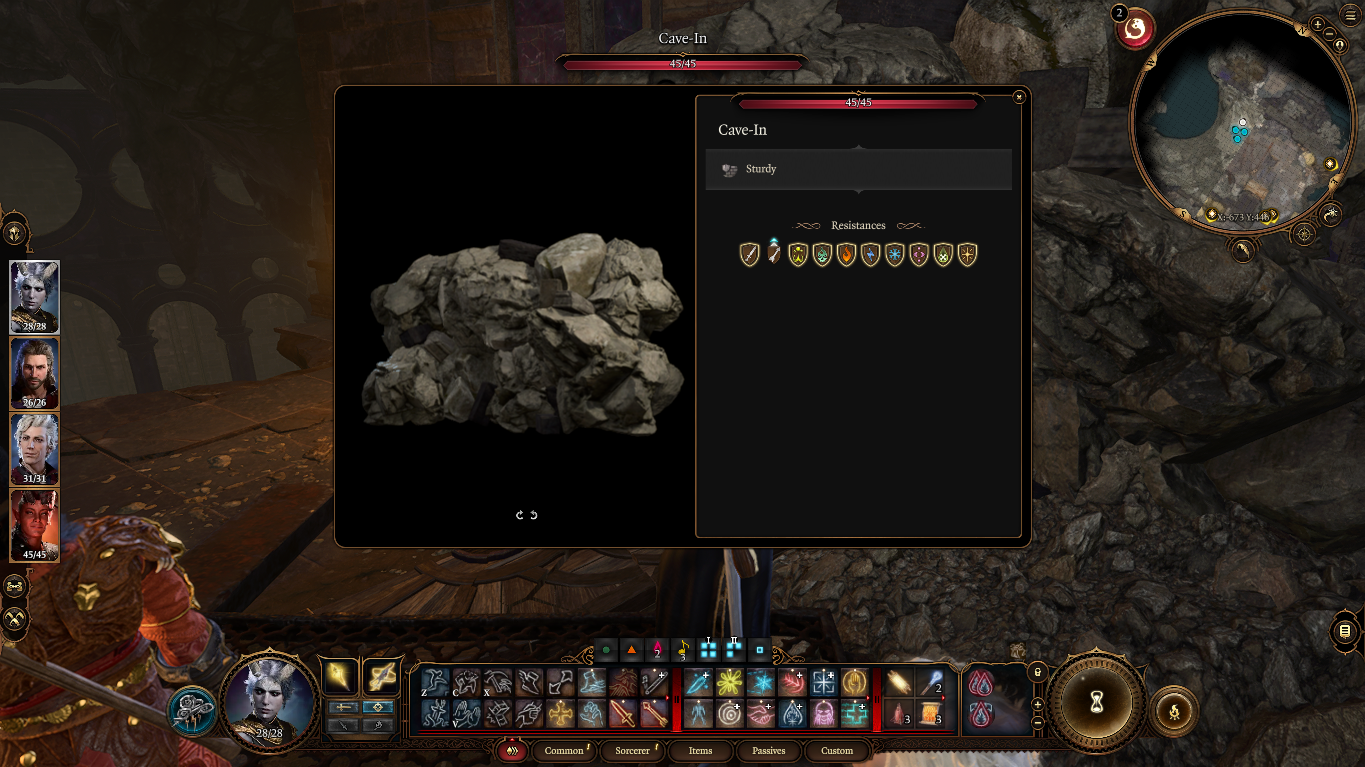Switch to the Common hotbar tab

click(564, 751)
